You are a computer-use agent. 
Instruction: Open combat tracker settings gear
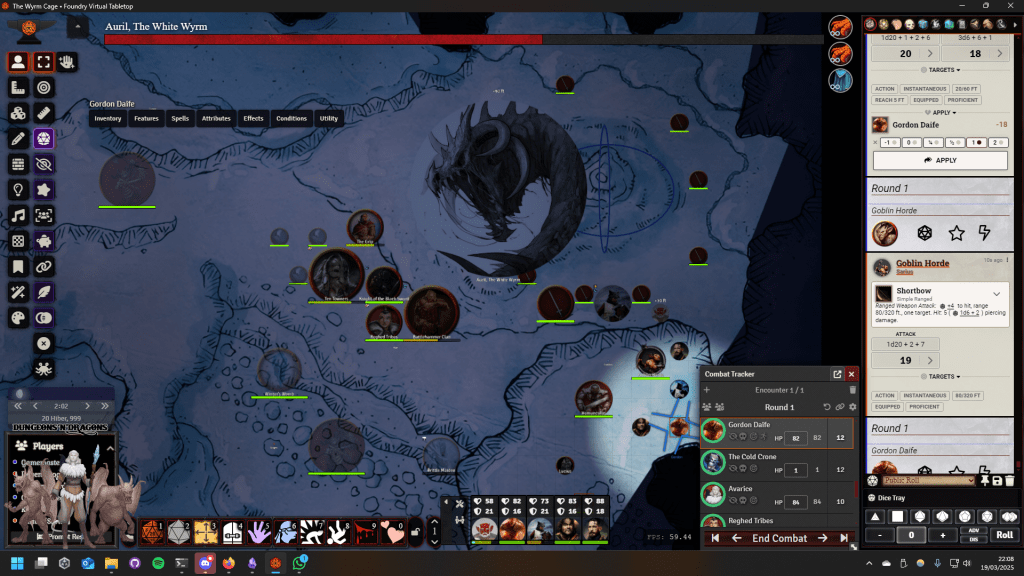pos(853,407)
